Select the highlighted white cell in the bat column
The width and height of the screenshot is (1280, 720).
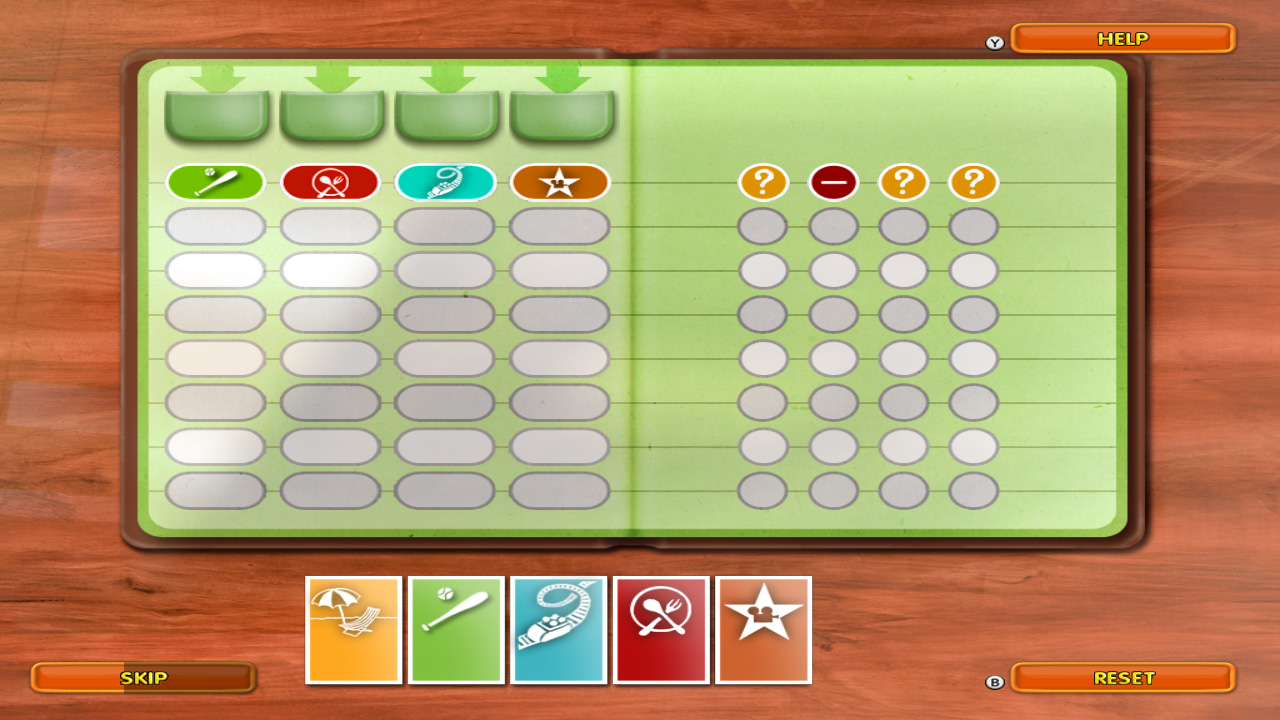(x=216, y=269)
